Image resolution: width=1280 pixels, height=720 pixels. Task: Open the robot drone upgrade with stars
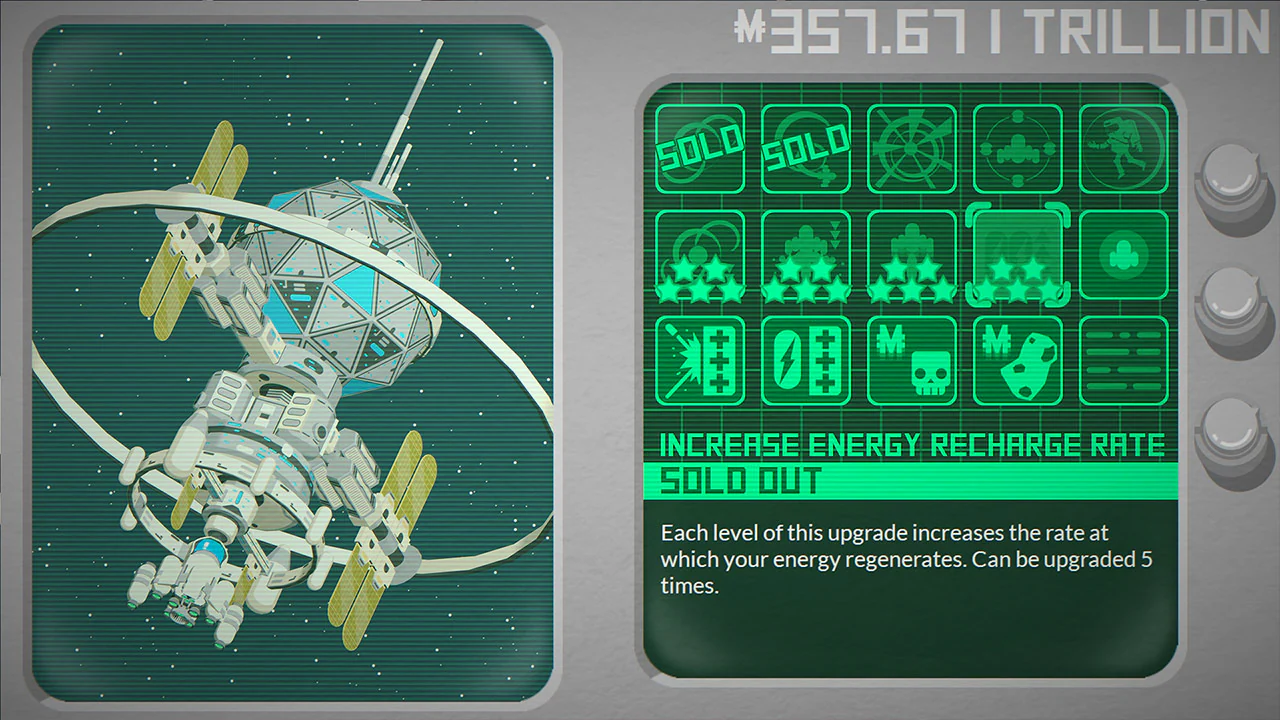(x=805, y=255)
